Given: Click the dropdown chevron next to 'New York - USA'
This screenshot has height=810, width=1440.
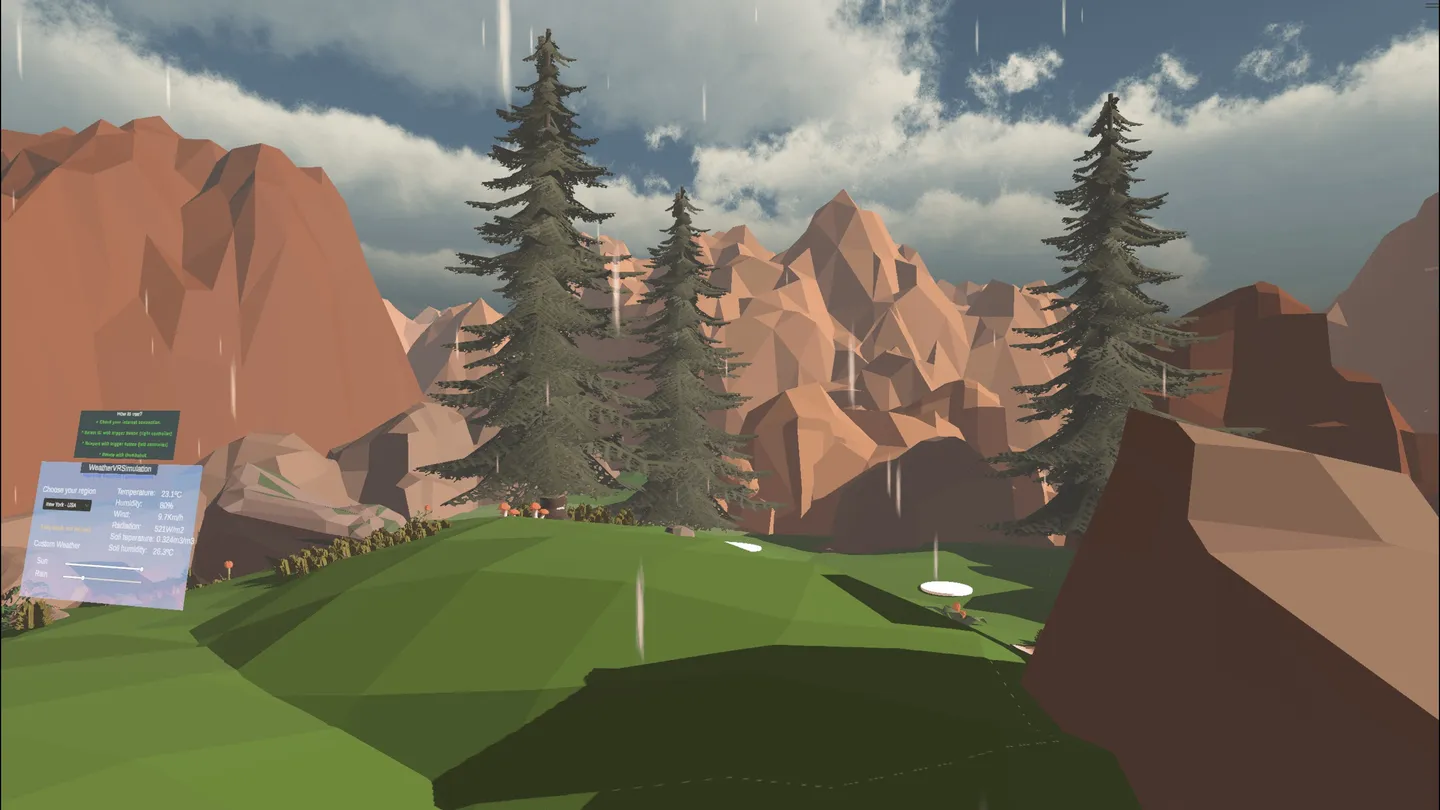Looking at the screenshot, I should 86,506.
